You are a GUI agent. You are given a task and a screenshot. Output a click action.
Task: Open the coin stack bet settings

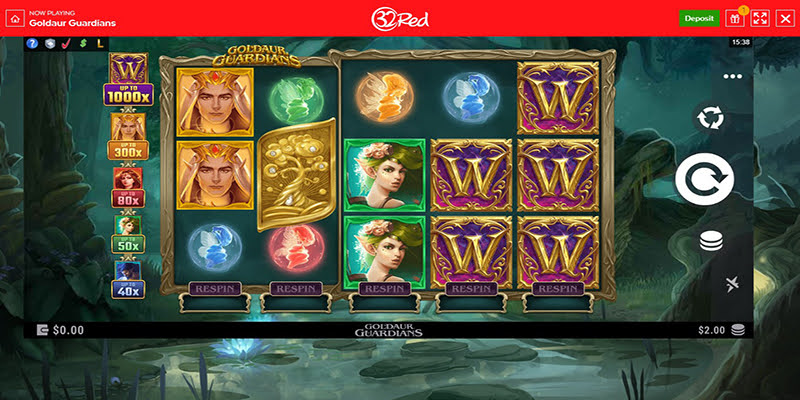coord(710,241)
